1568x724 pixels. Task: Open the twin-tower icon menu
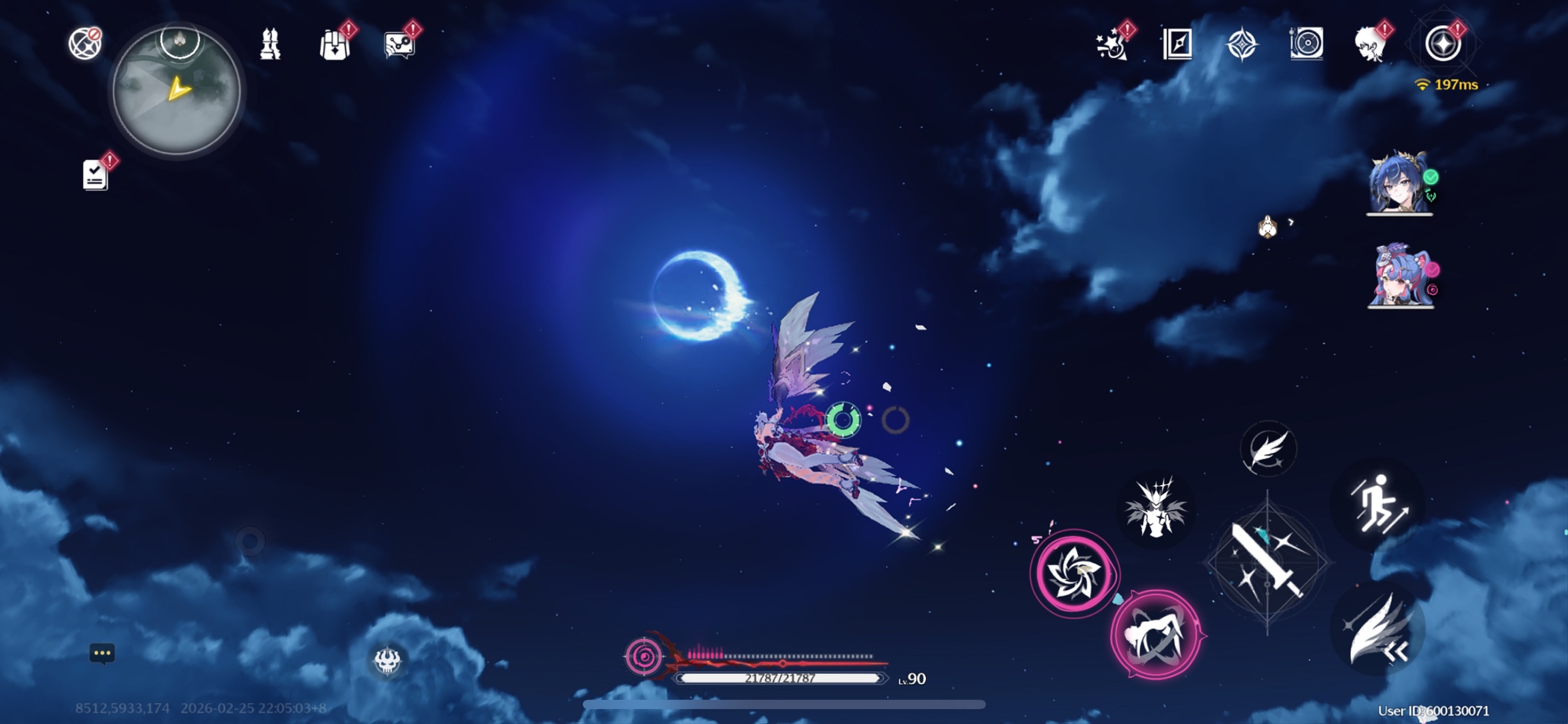270,45
